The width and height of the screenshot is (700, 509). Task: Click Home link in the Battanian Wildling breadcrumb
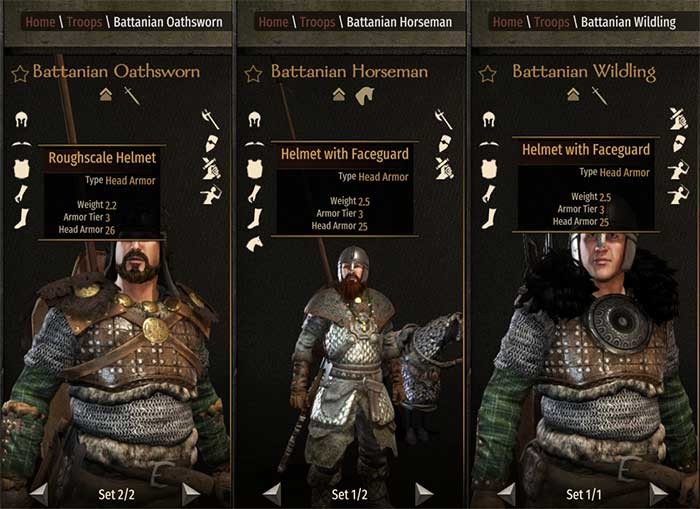(x=507, y=22)
